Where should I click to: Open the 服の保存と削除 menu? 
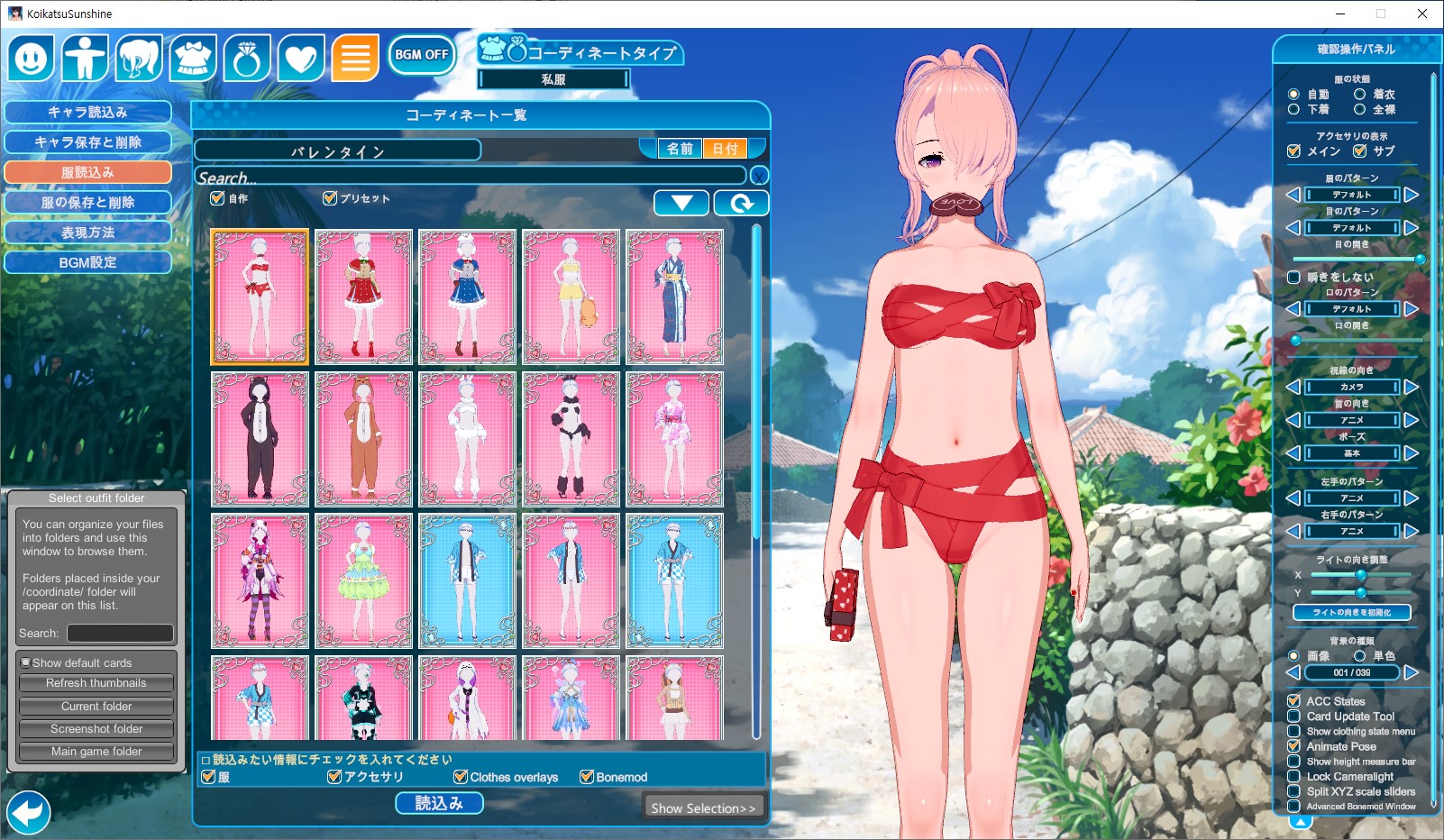[x=87, y=203]
